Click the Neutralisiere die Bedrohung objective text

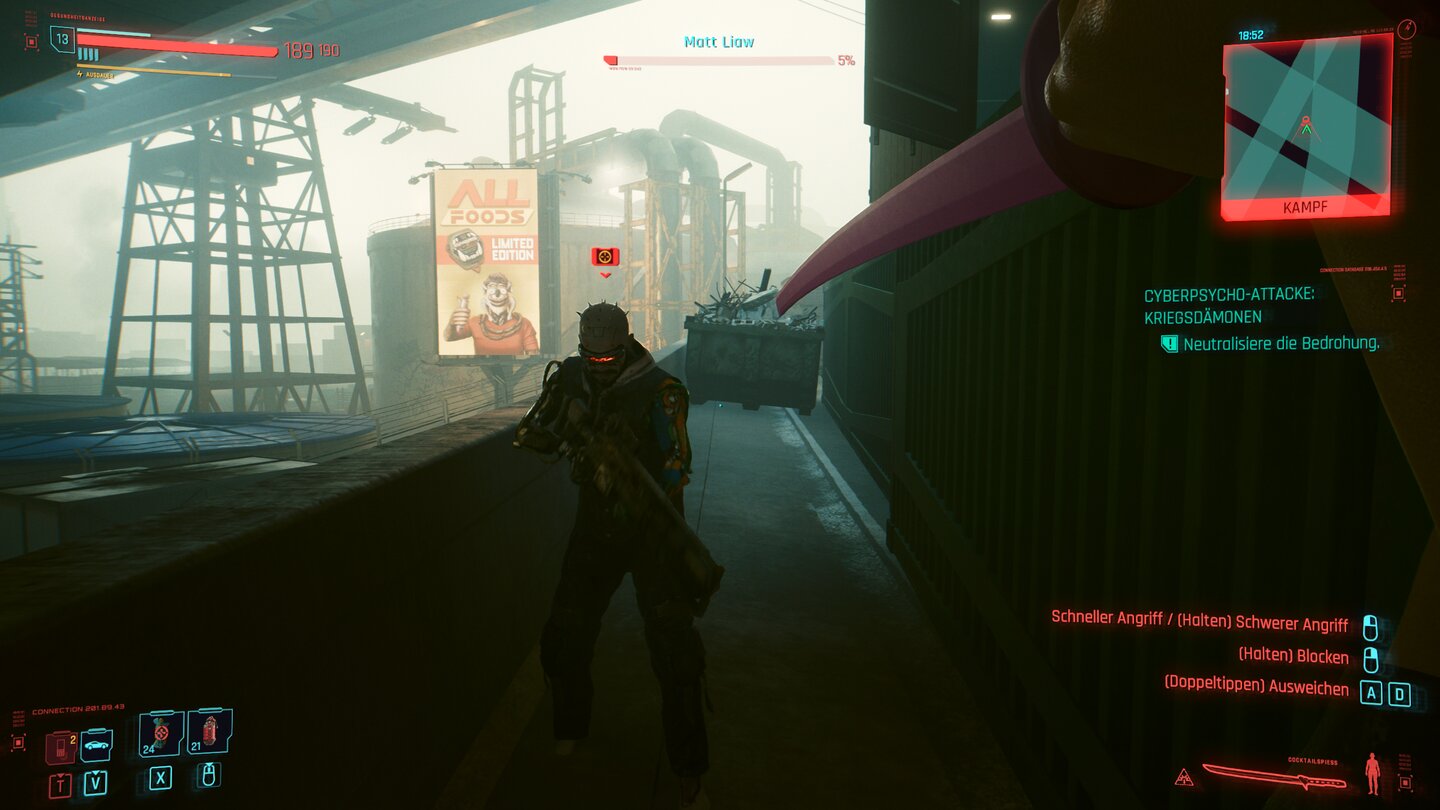click(1280, 344)
